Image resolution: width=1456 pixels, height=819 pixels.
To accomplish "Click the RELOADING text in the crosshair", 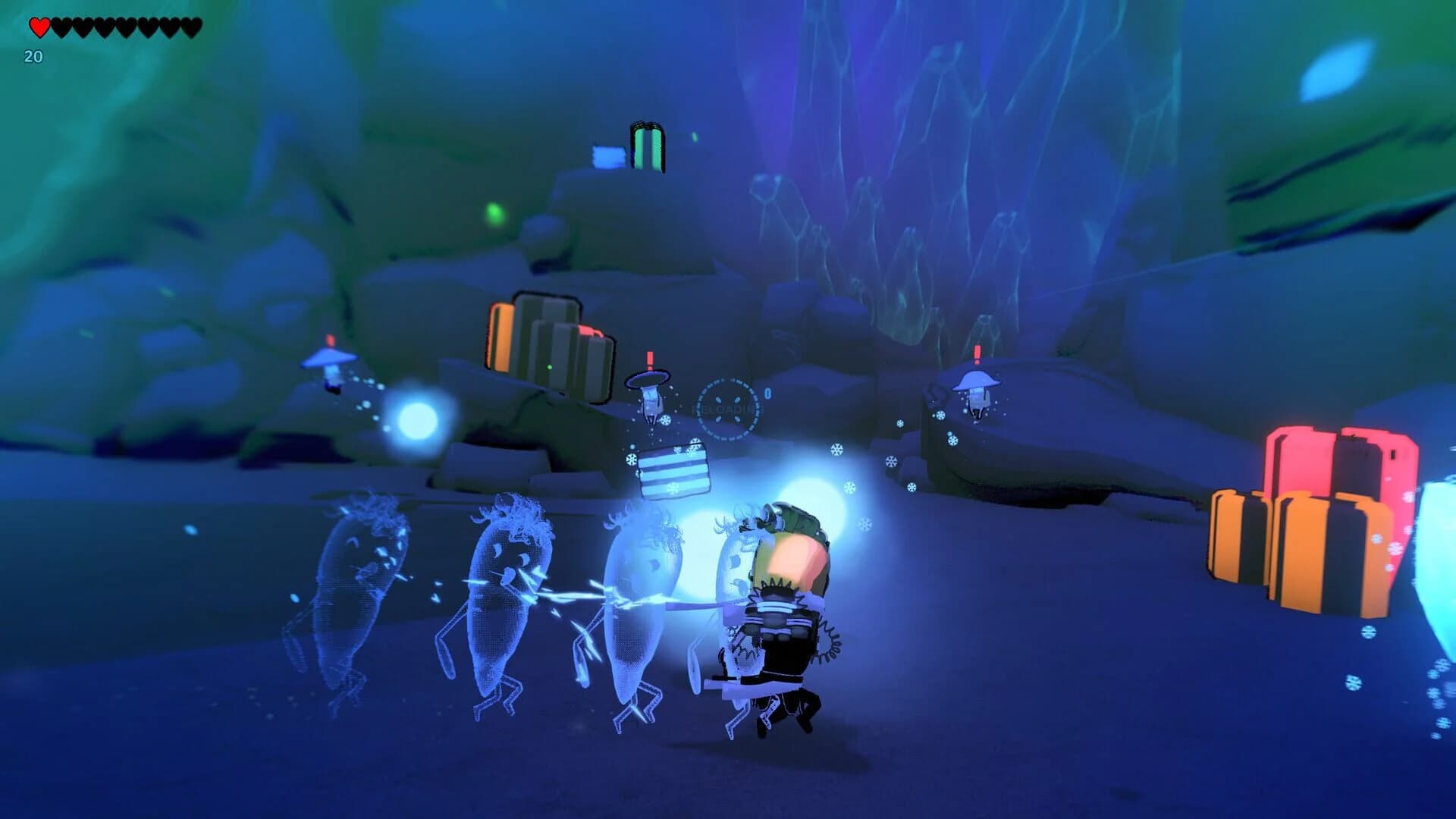I will [723, 407].
